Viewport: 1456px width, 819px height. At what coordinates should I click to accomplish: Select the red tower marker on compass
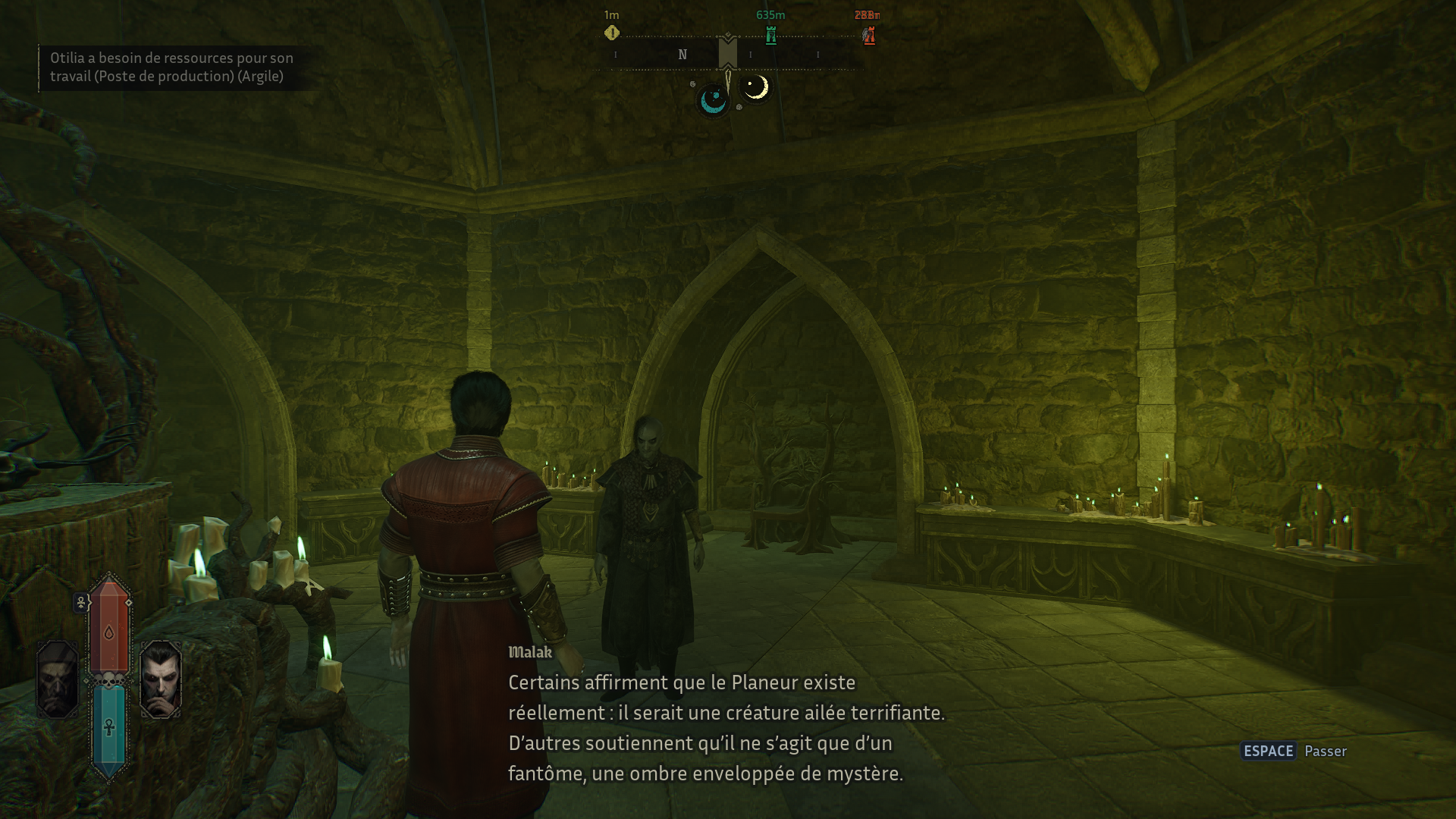point(869,35)
